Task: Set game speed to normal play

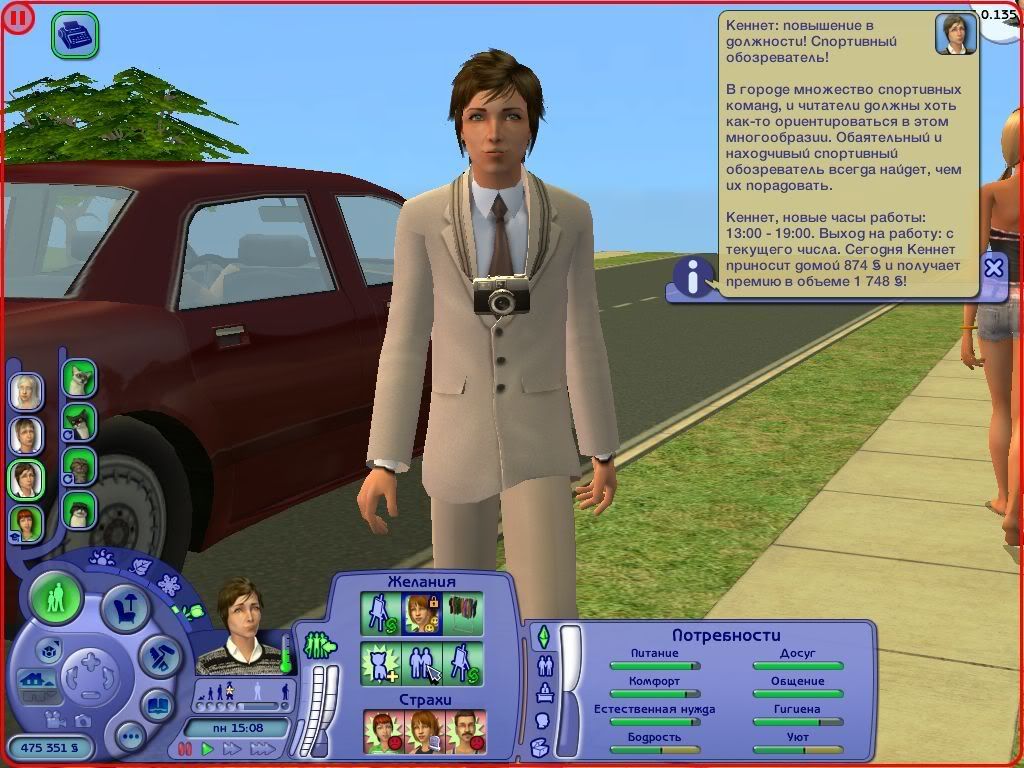Action: pos(208,748)
